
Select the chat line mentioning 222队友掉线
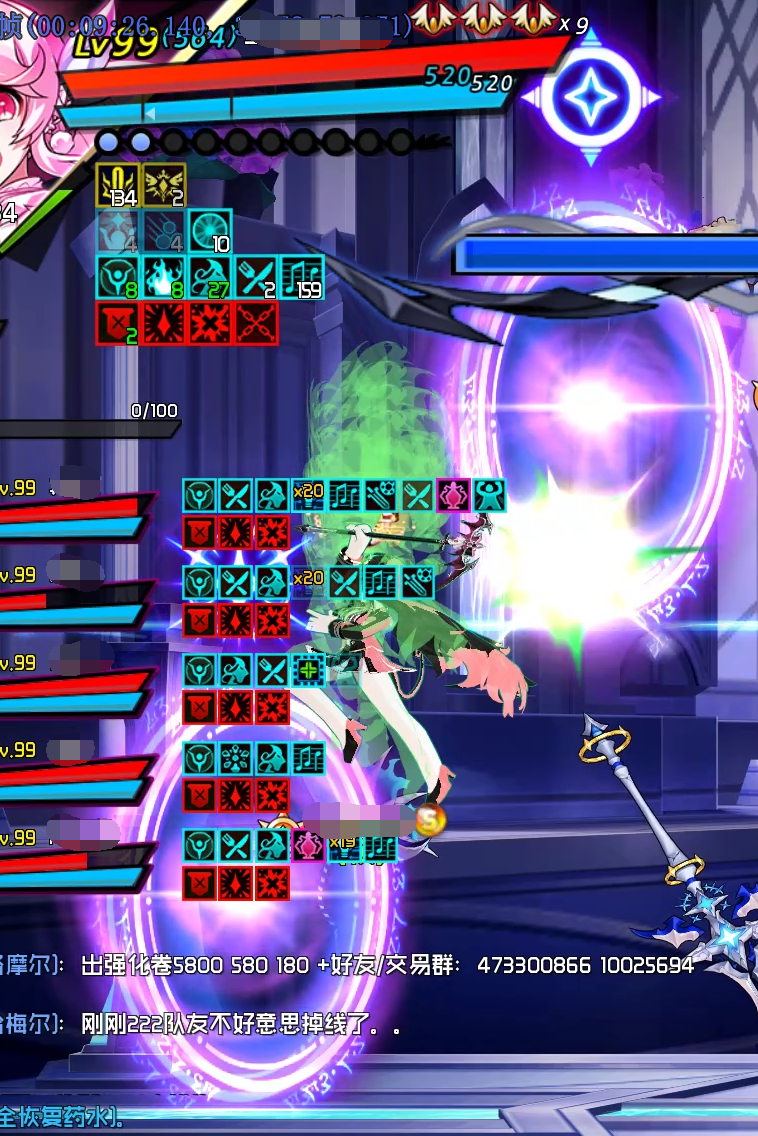click(x=242, y=1023)
